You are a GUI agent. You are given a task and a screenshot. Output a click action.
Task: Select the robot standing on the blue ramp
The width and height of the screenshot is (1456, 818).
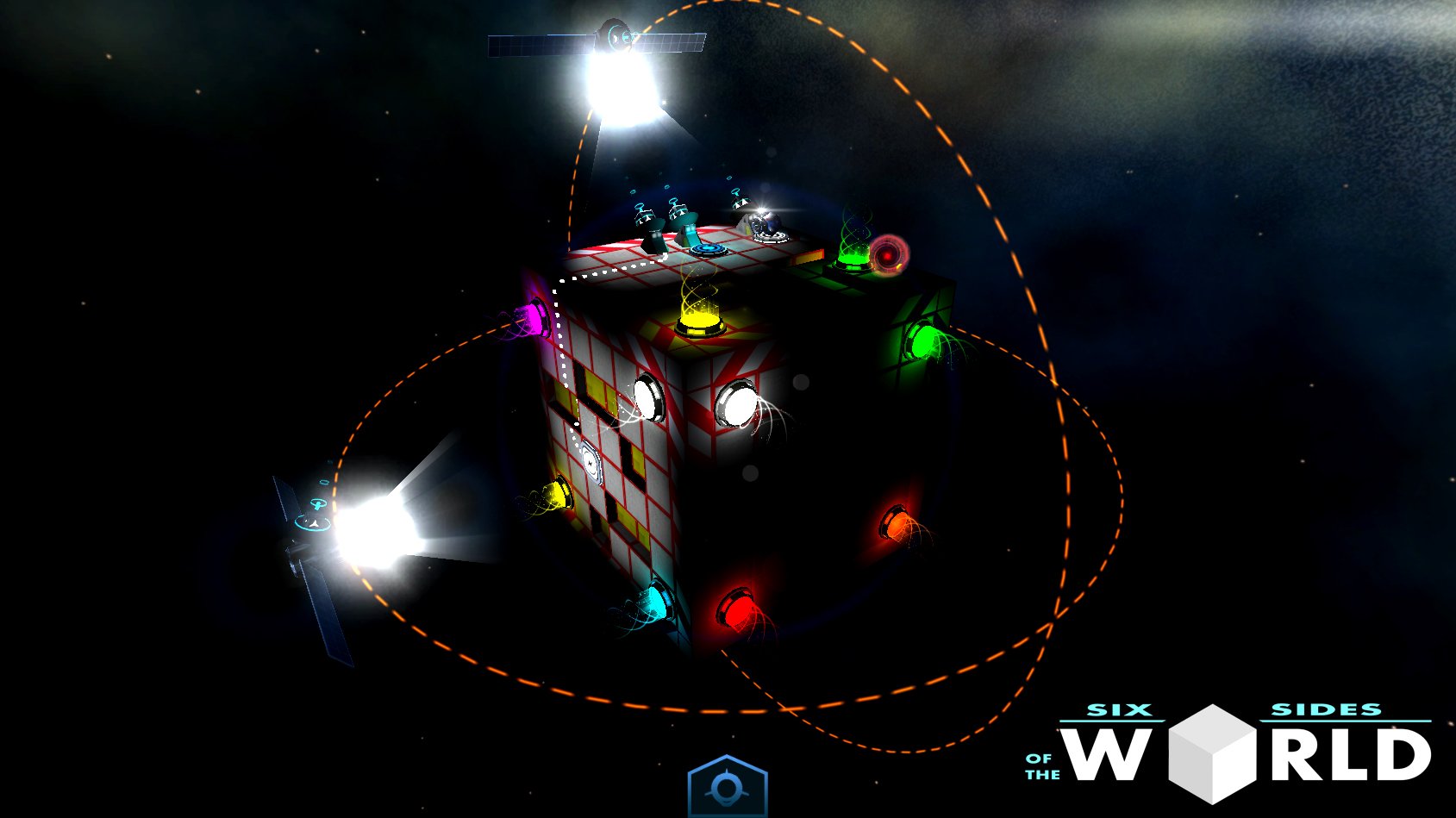(x=686, y=222)
